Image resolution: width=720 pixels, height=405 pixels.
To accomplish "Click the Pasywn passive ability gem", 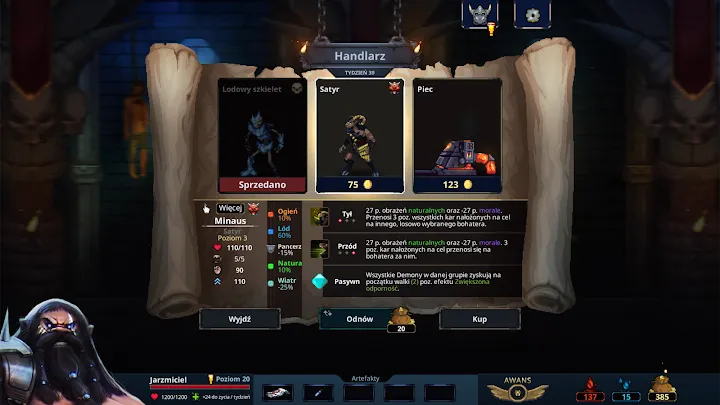I will point(320,282).
